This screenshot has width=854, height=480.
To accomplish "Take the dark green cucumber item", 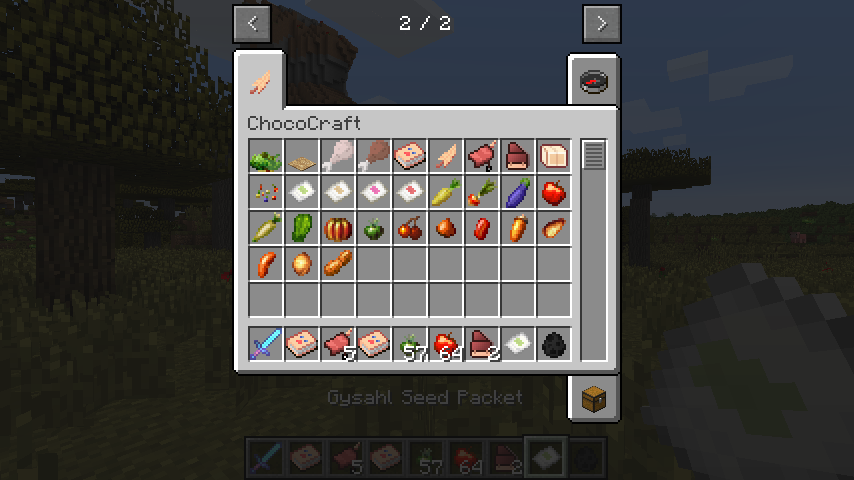I will point(301,229).
